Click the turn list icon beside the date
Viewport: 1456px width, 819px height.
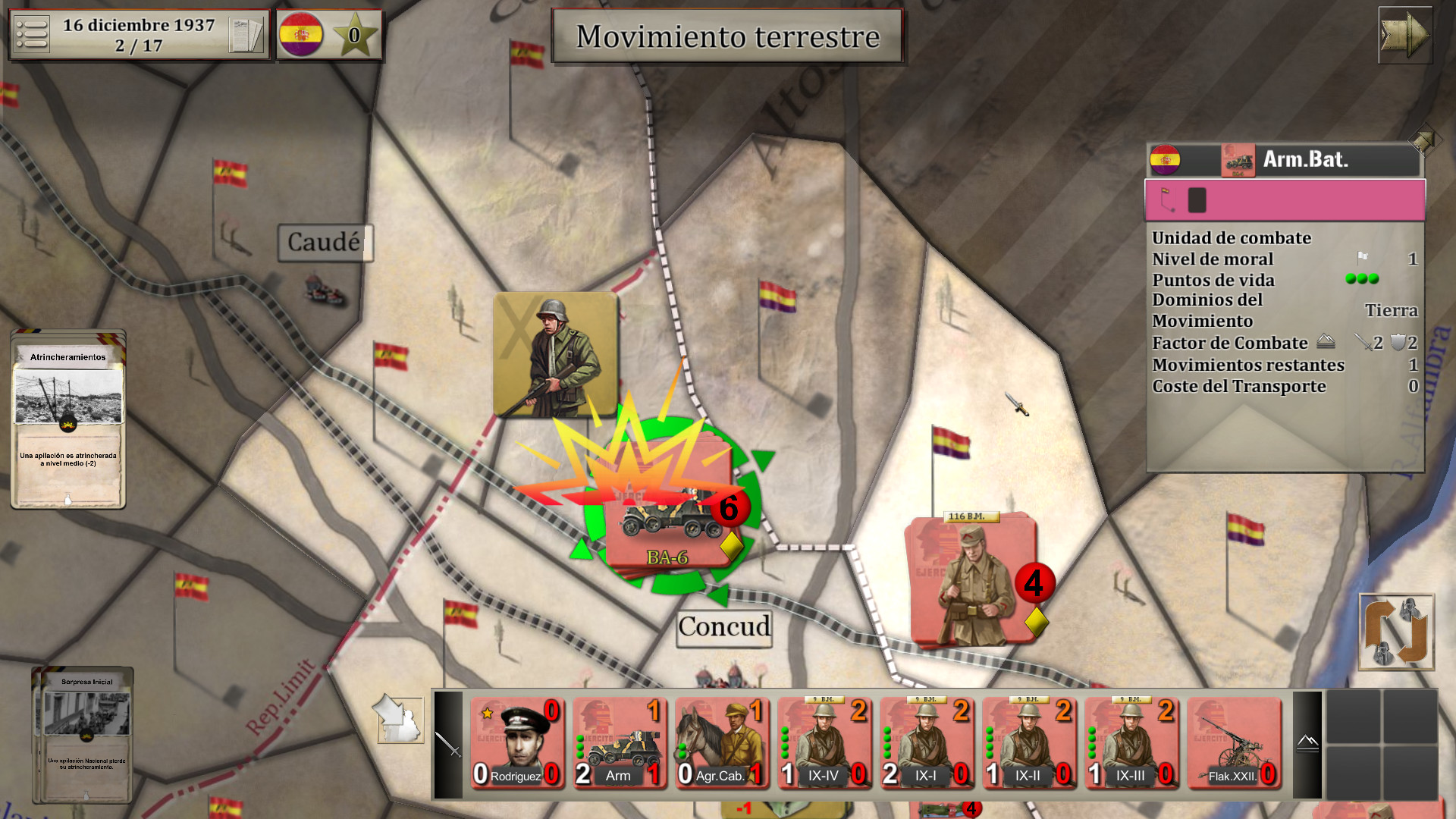click(33, 33)
